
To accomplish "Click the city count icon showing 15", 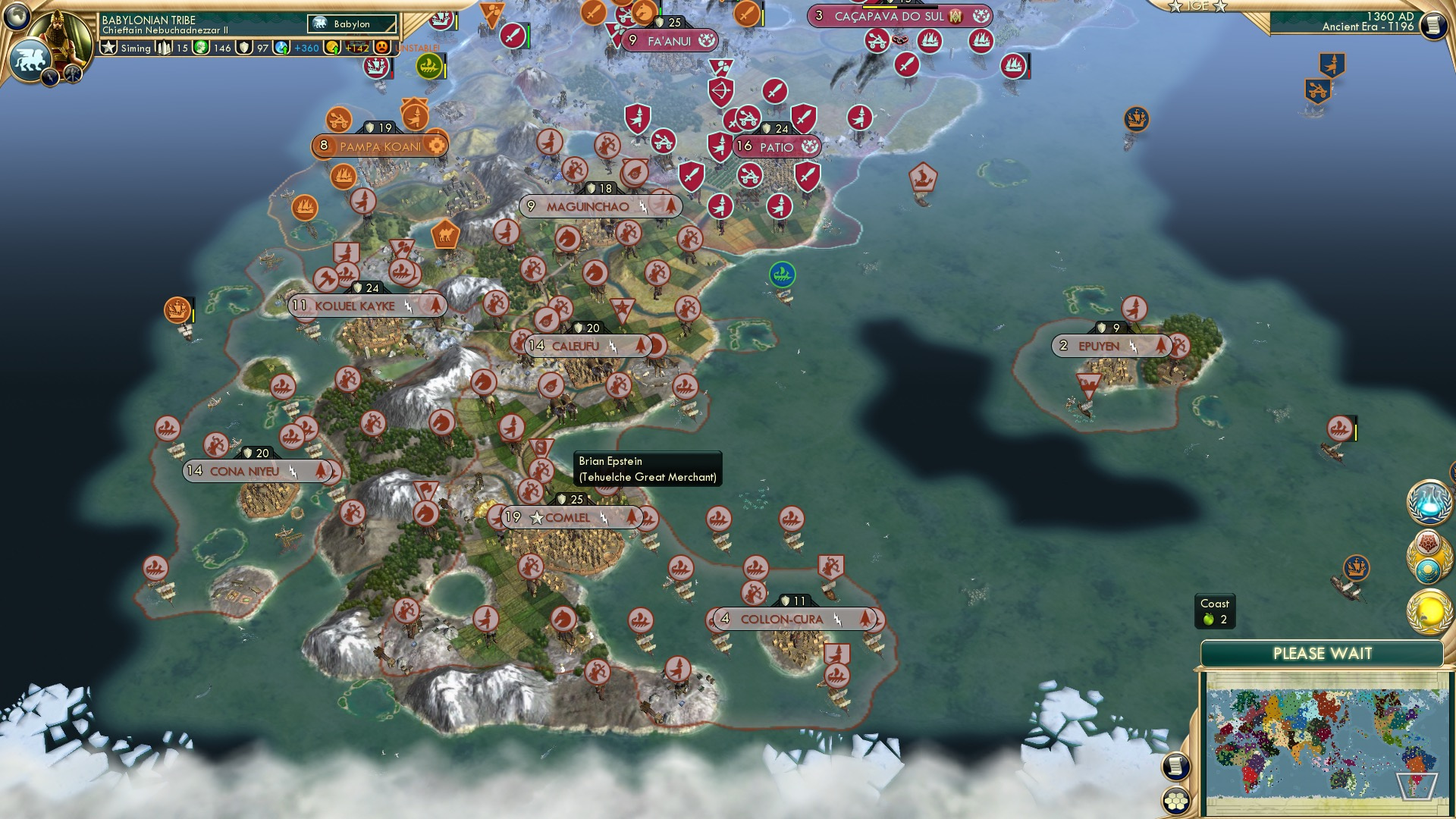I will coord(163,46).
